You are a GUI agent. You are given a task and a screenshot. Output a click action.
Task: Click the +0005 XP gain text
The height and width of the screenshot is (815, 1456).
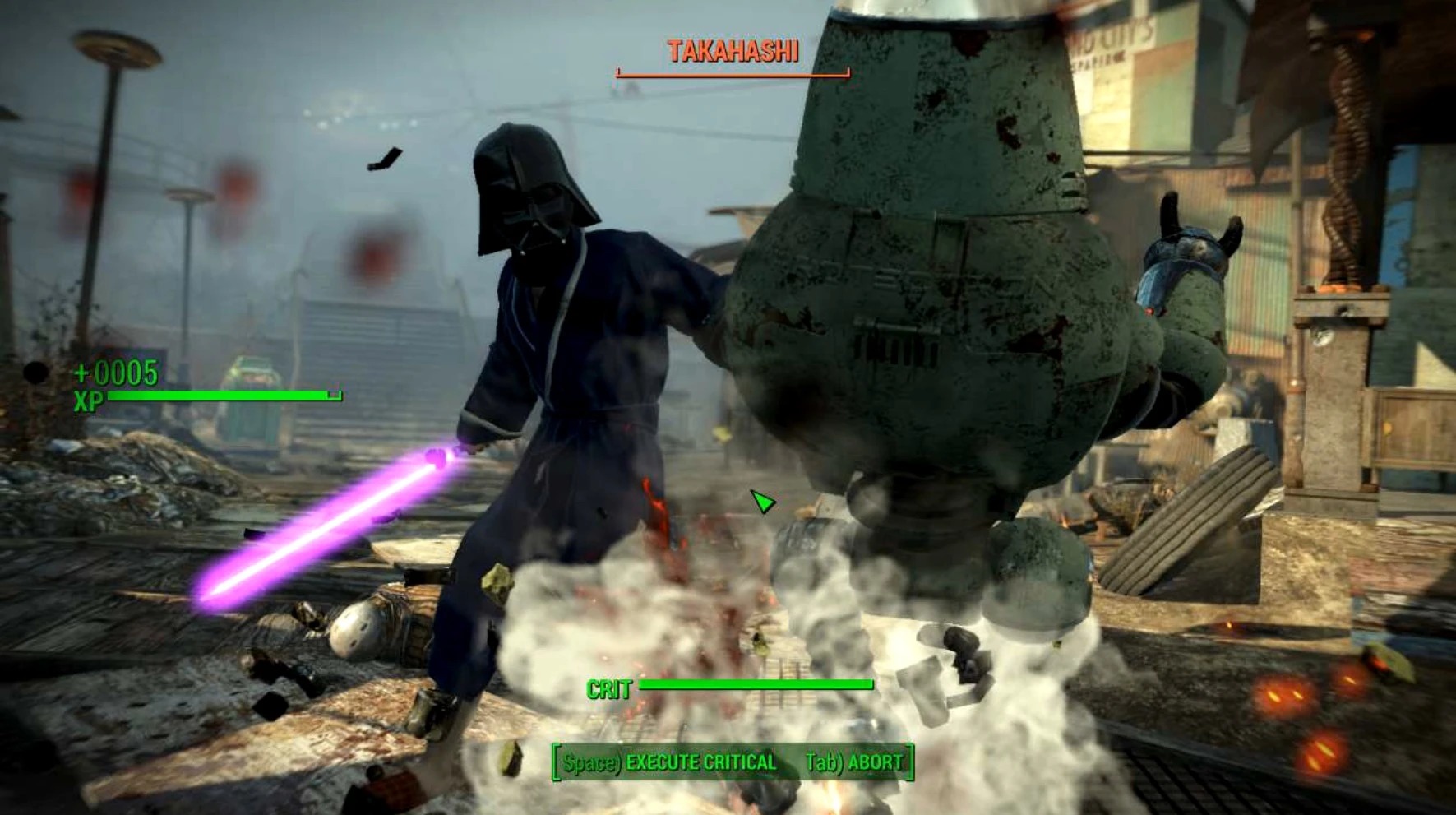115,374
